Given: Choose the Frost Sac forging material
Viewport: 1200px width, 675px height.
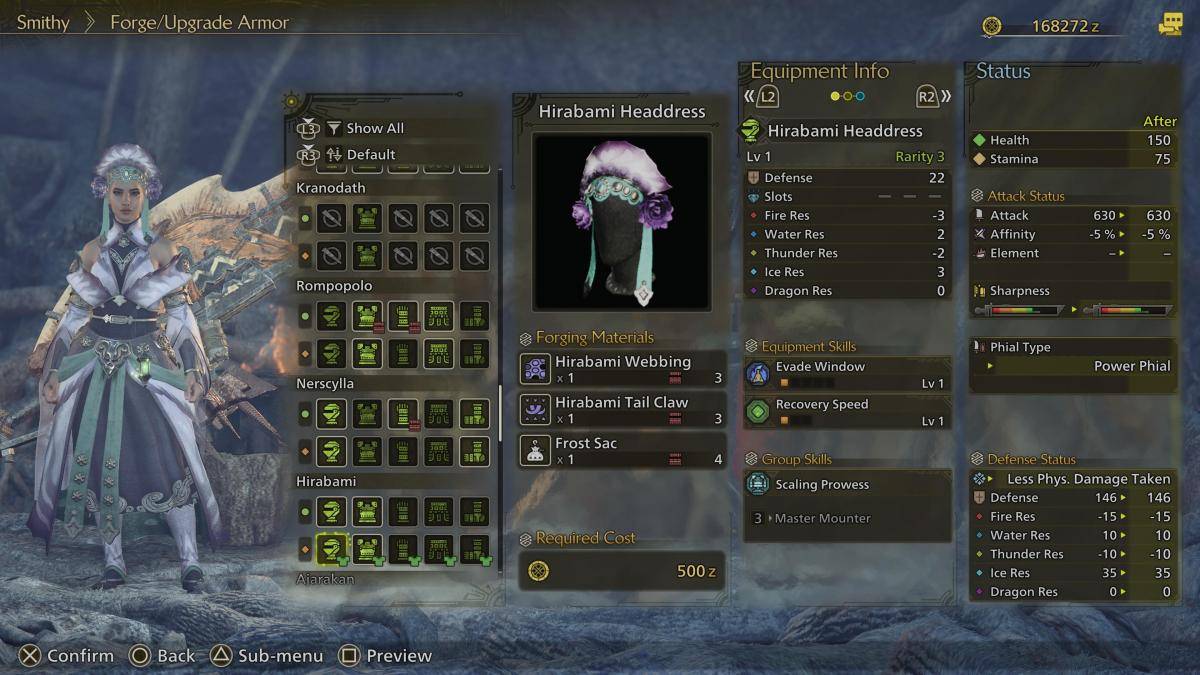Looking at the screenshot, I should tap(622, 450).
